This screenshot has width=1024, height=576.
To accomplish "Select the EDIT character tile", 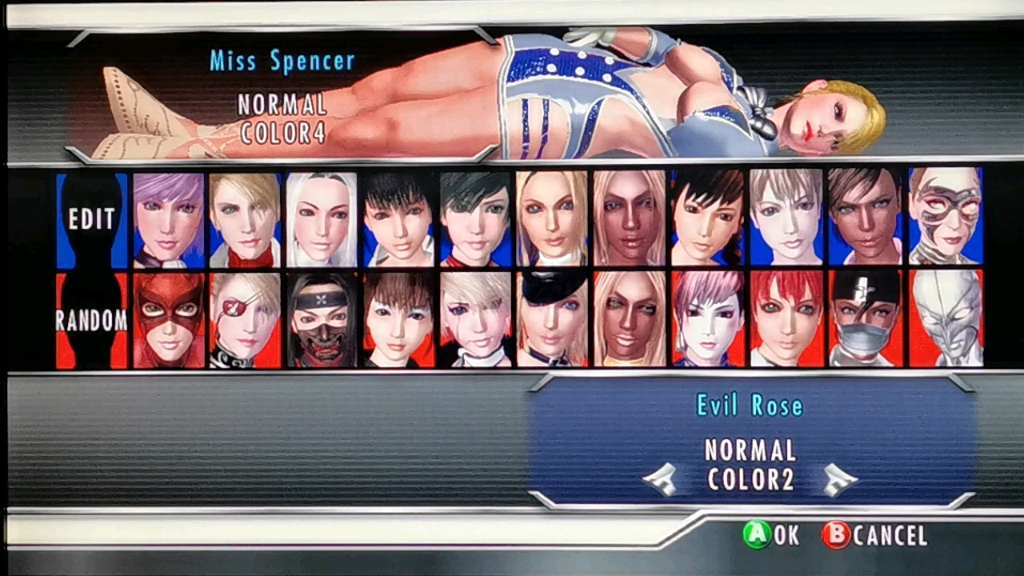I will coord(92,219).
